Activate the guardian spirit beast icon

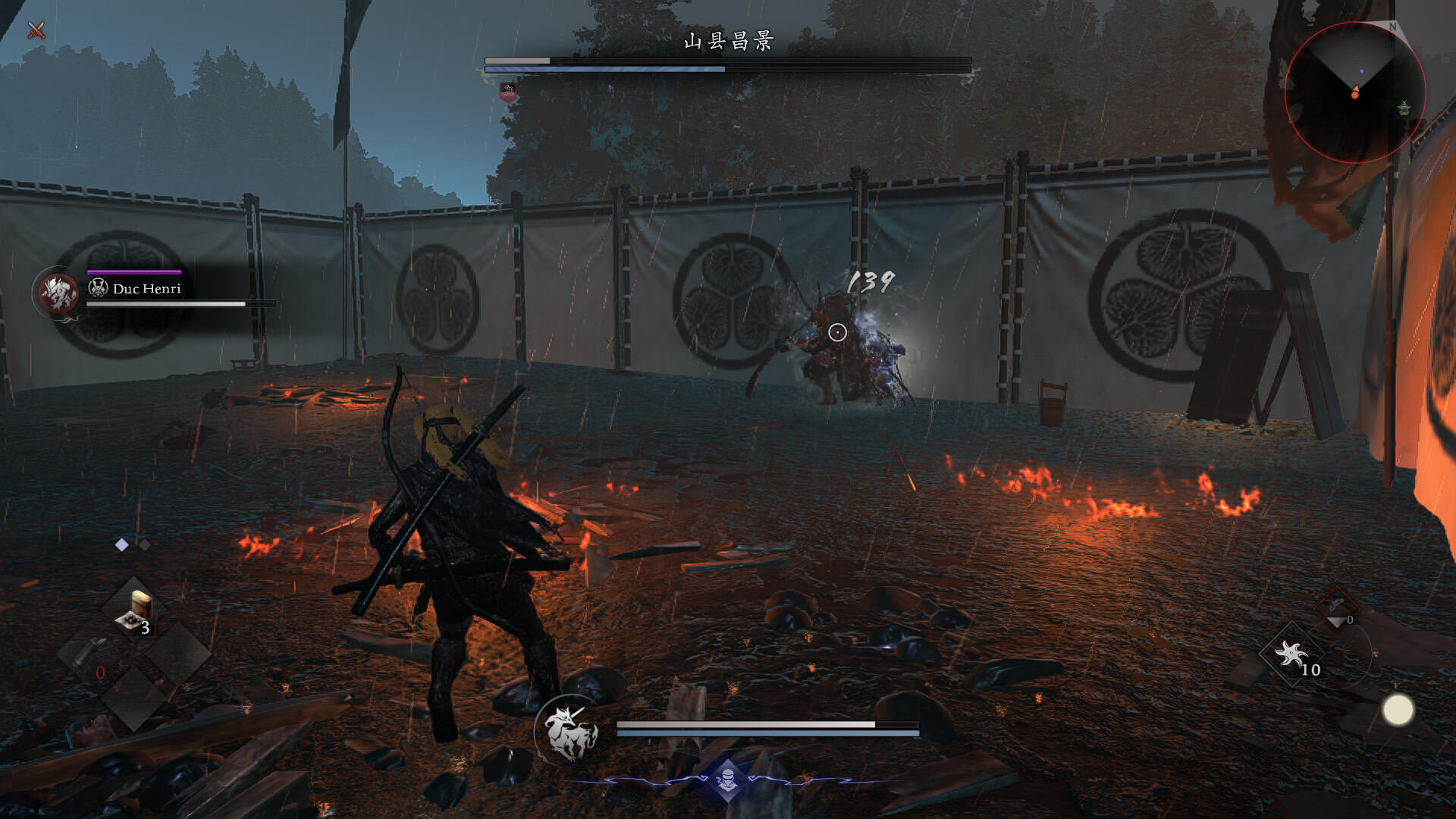[568, 731]
